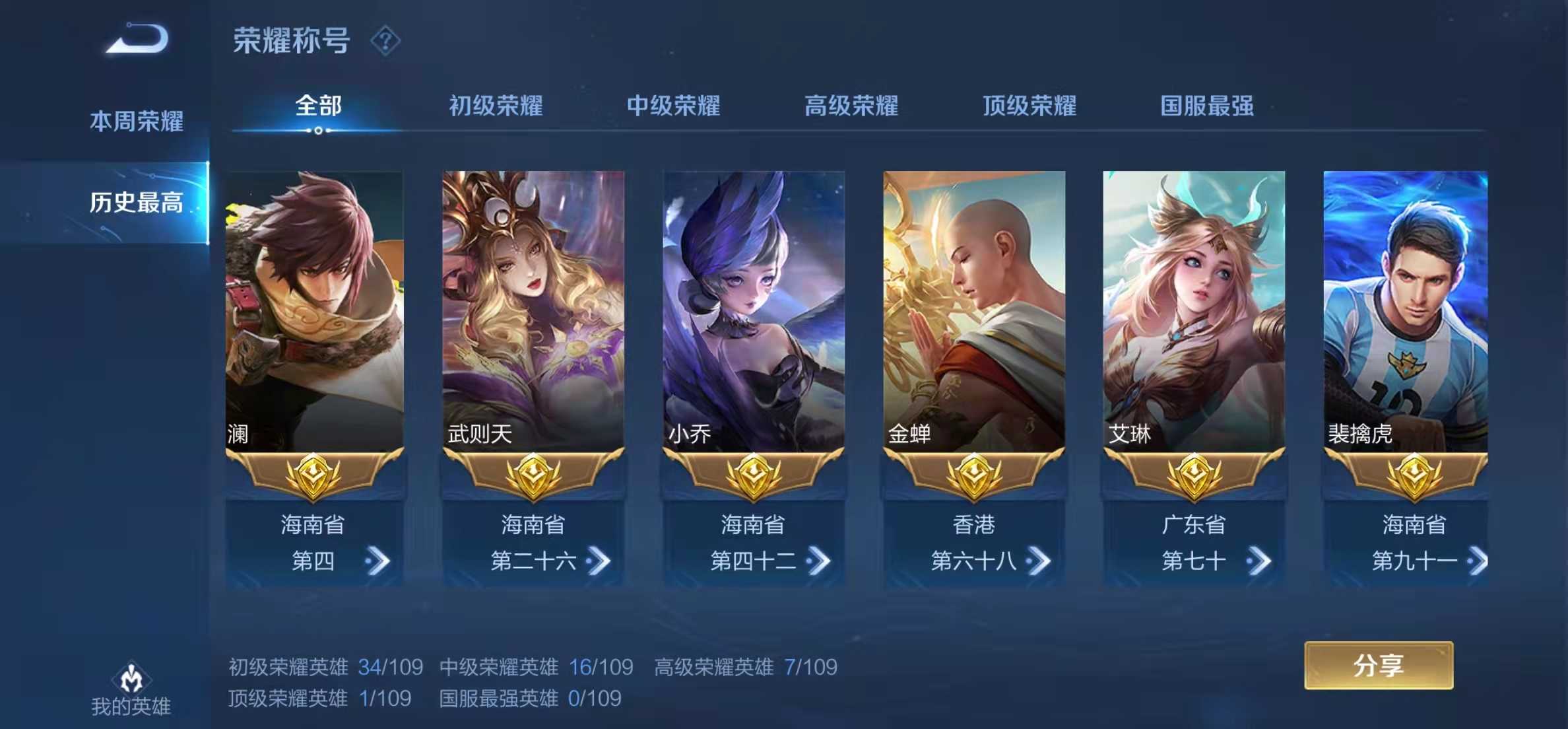Image resolution: width=1568 pixels, height=729 pixels.
Task: Expand ranking details for 澜 via arrow
Action: (x=377, y=561)
